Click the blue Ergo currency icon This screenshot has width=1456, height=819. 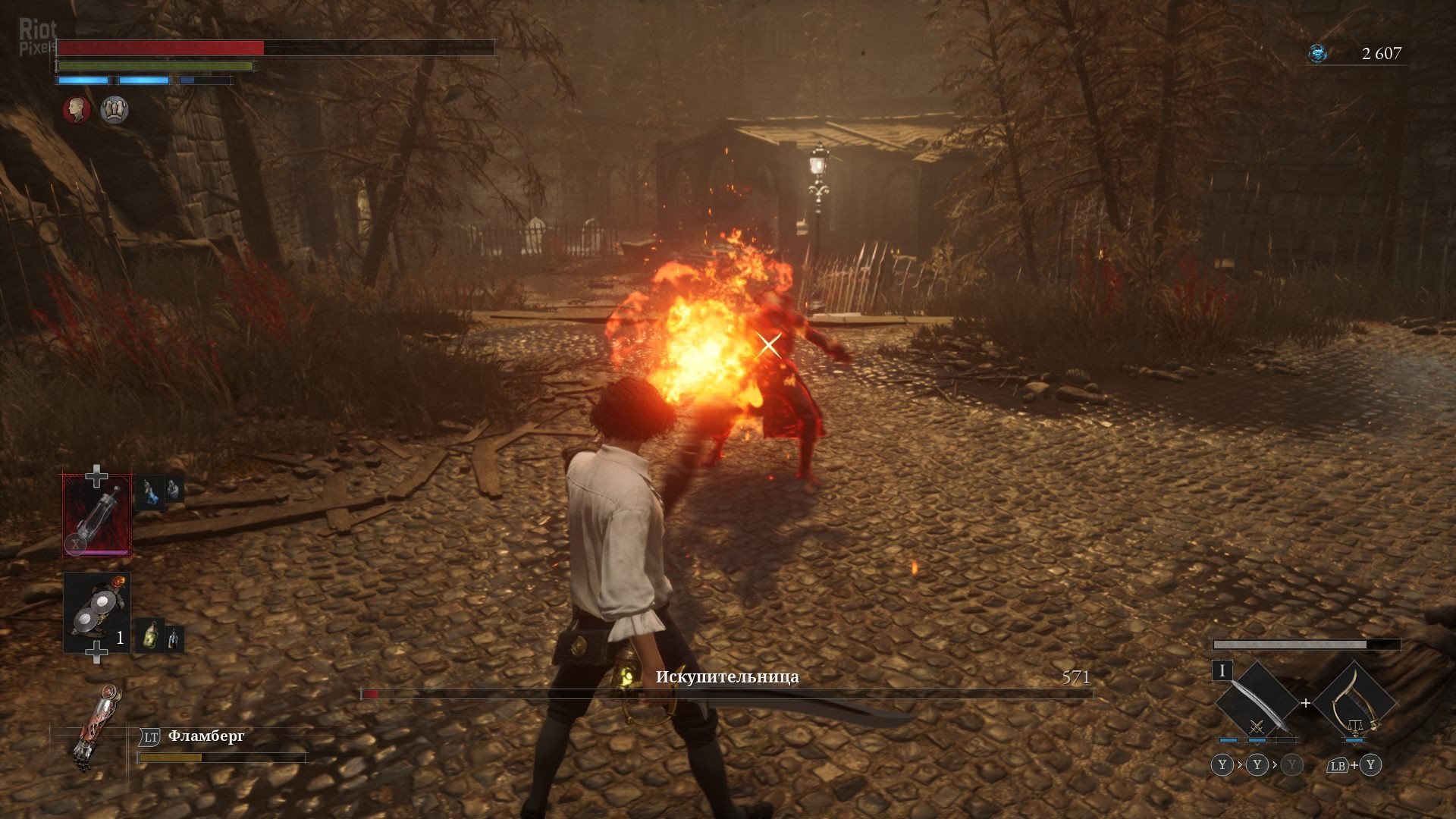(x=1318, y=53)
